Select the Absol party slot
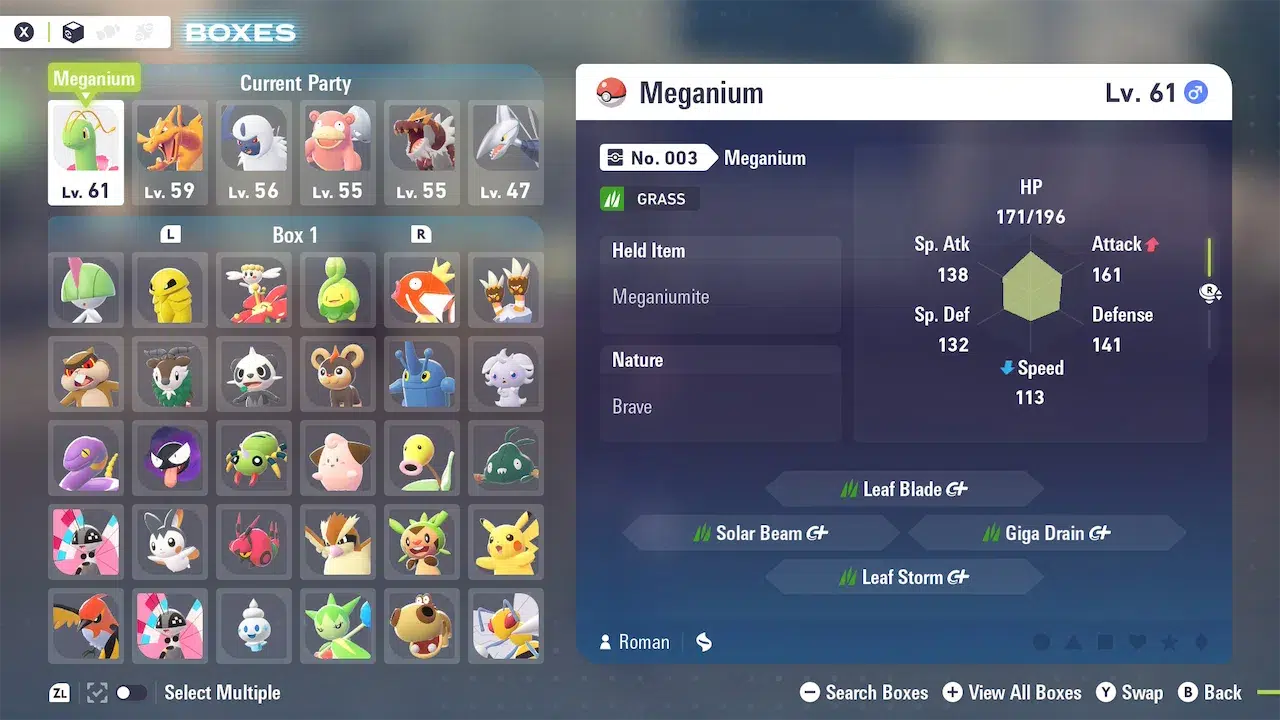The height and width of the screenshot is (720, 1280). (x=254, y=152)
